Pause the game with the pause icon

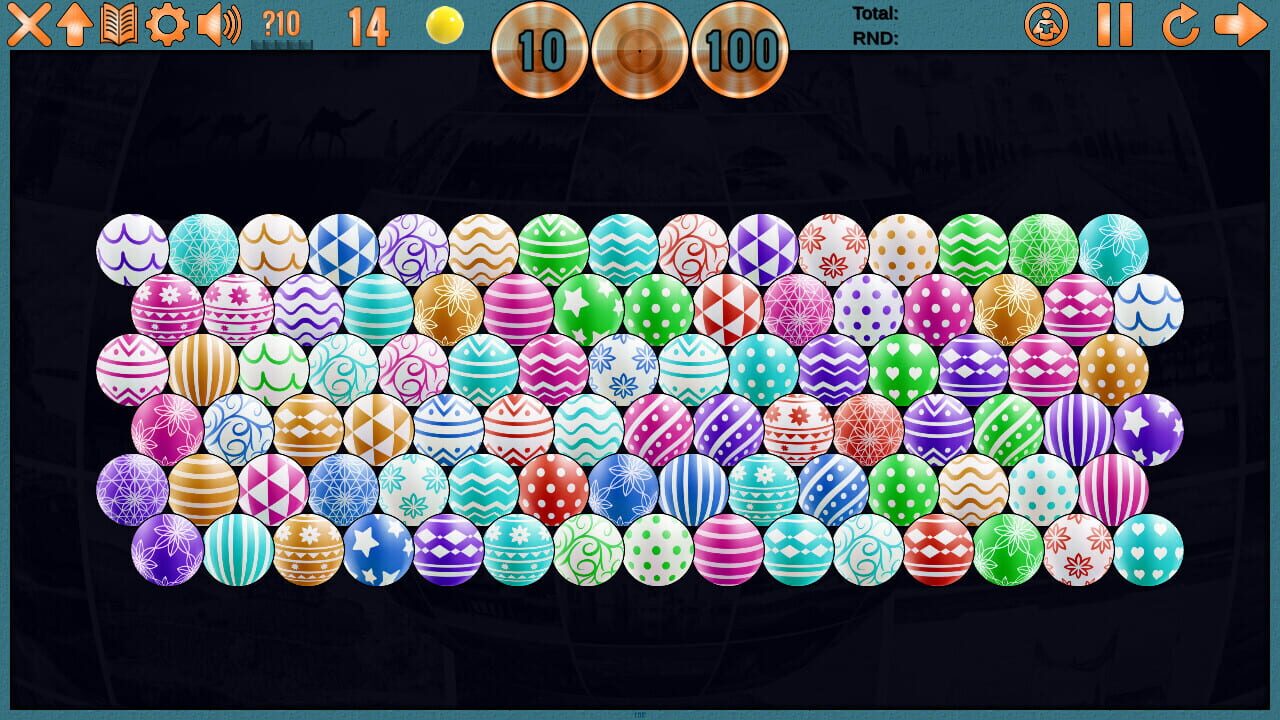coord(1113,26)
